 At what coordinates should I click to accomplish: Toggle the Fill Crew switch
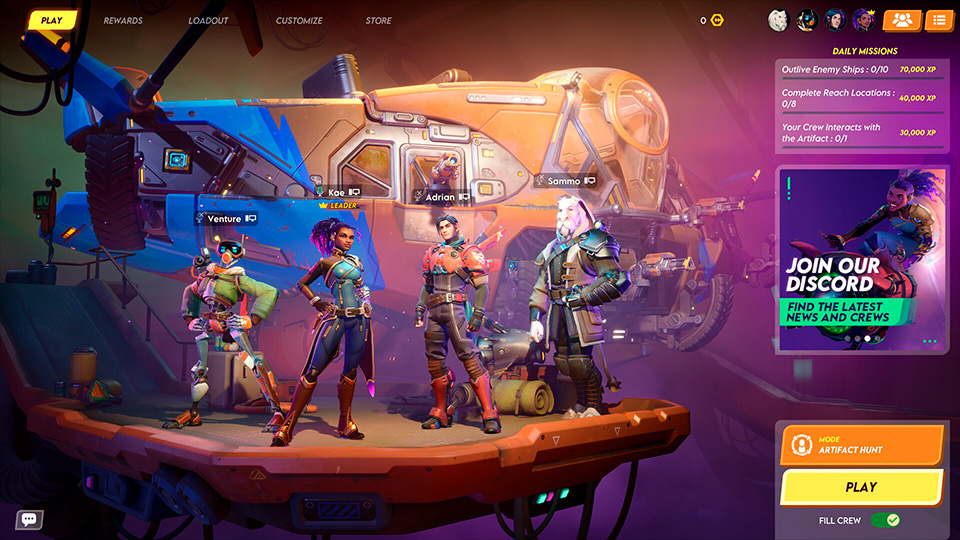point(885,520)
